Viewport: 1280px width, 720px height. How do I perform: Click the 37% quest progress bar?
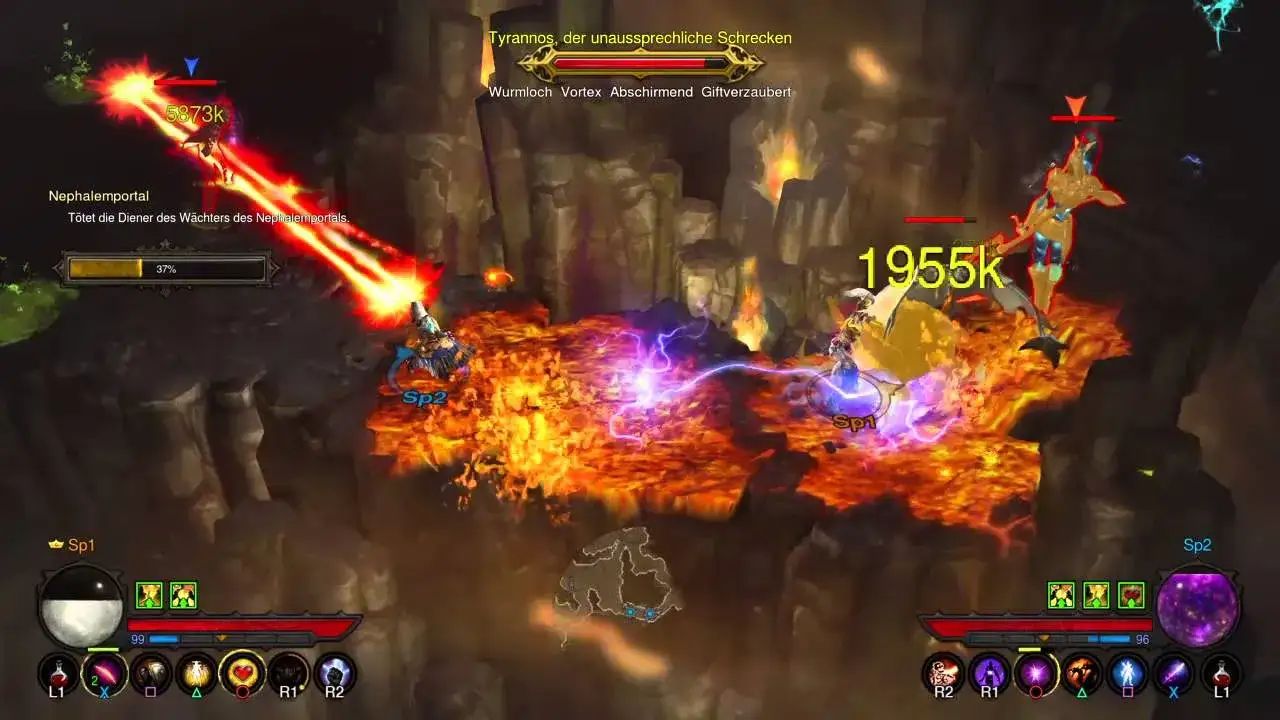coord(166,267)
